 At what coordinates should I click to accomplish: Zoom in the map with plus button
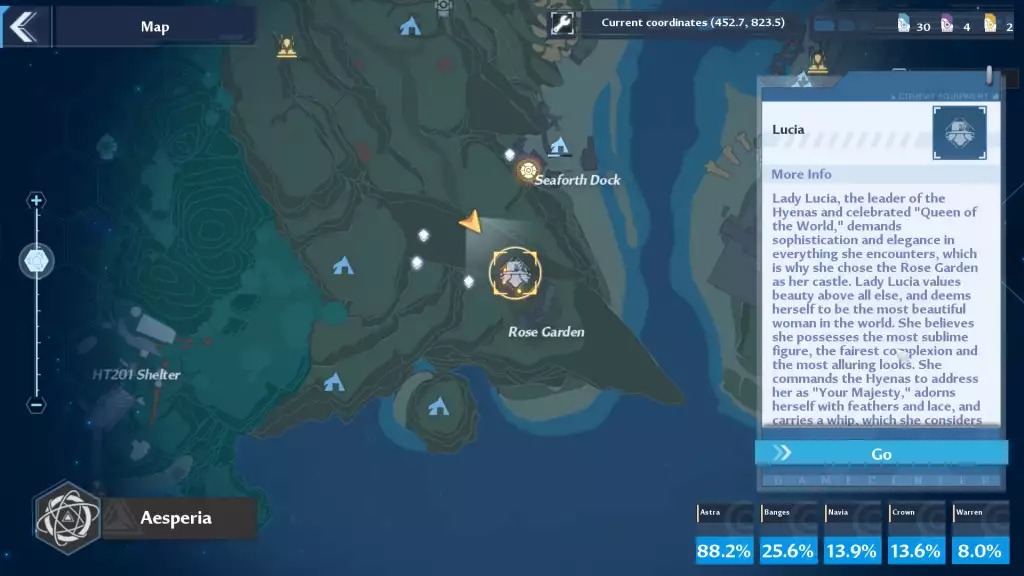[x=37, y=201]
